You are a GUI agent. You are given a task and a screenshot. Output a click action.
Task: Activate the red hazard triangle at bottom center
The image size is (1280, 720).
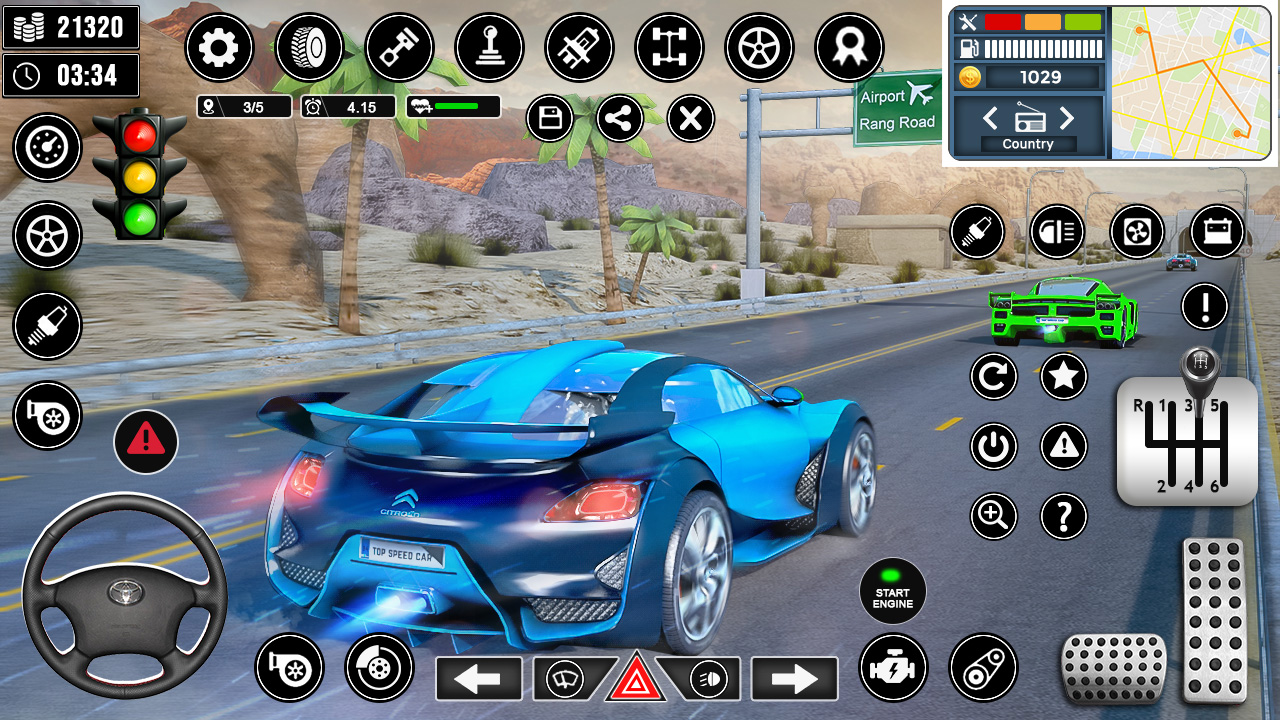(x=636, y=680)
